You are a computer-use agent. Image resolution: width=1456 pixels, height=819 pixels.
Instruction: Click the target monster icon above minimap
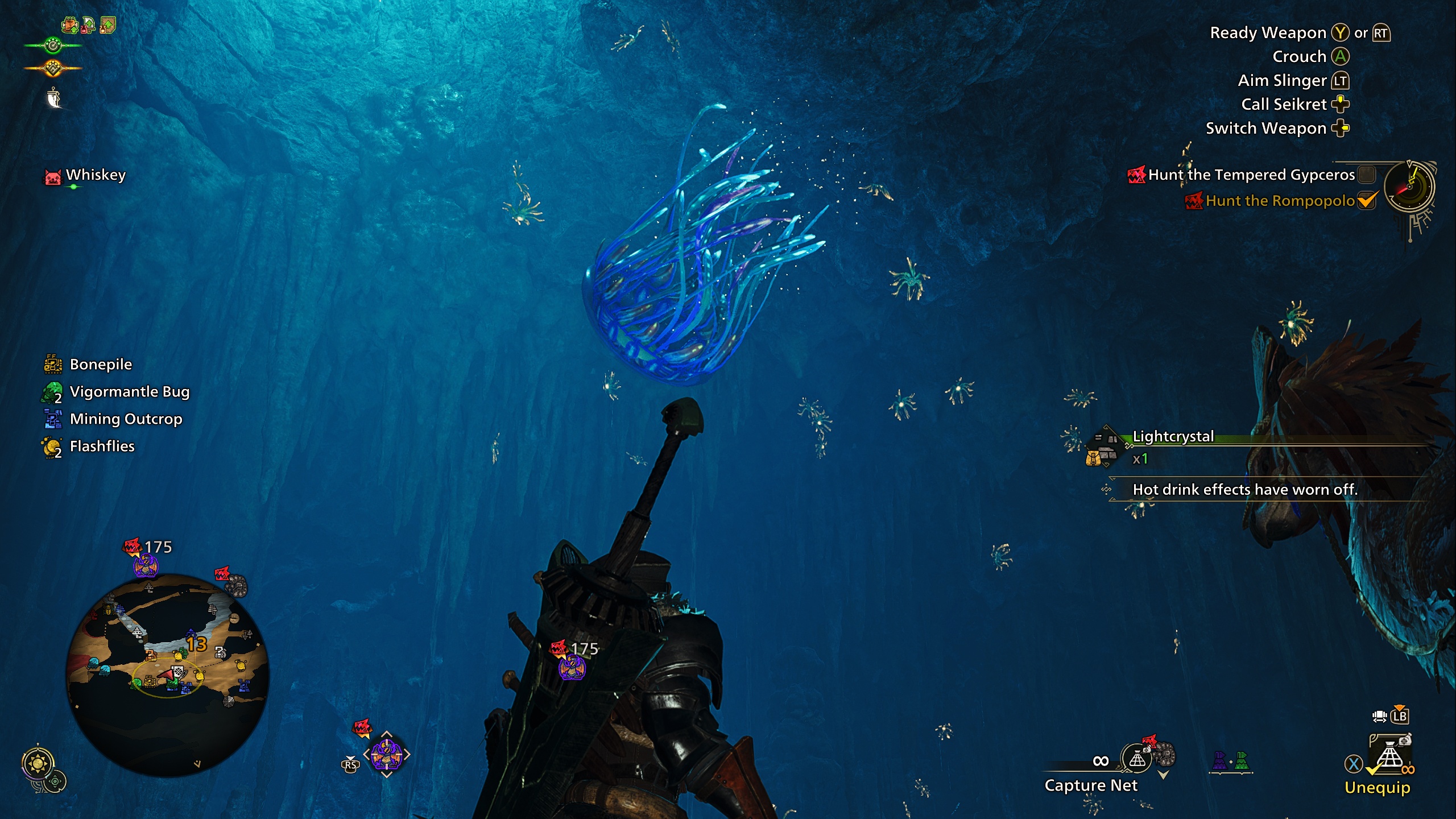tap(146, 565)
